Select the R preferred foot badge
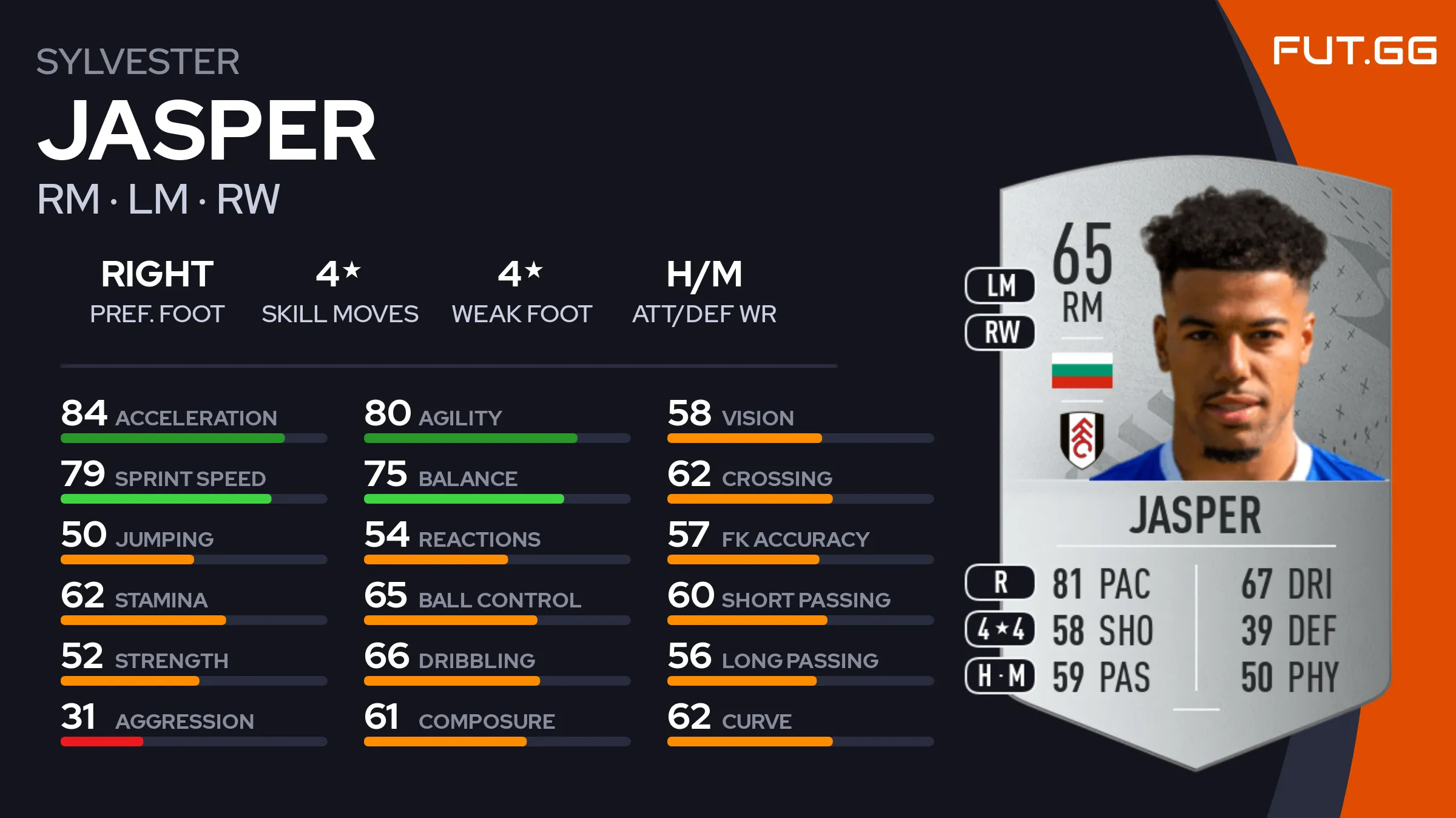The image size is (1456, 818). coord(1000,583)
